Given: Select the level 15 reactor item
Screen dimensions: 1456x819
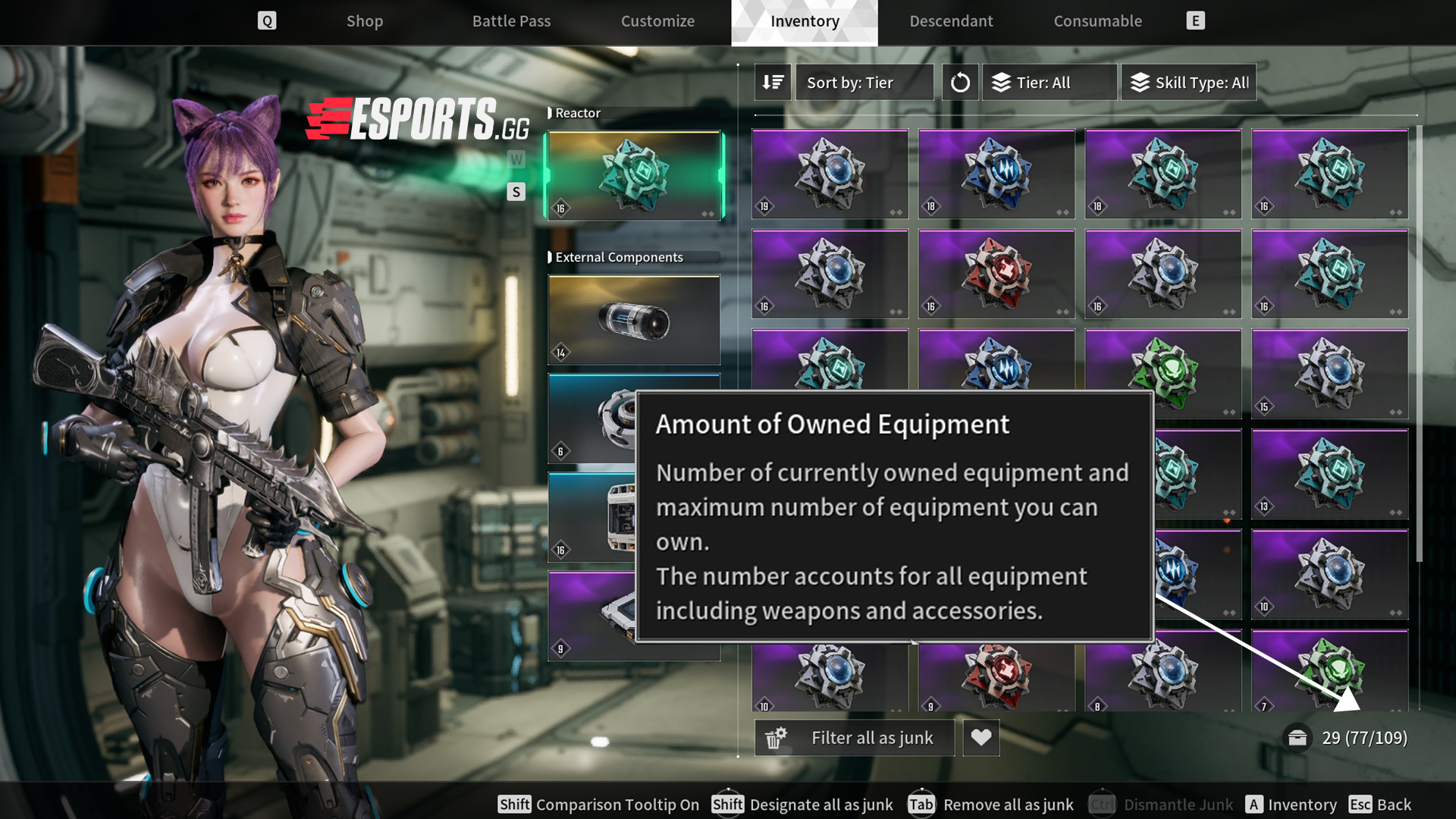Looking at the screenshot, I should tap(1329, 374).
